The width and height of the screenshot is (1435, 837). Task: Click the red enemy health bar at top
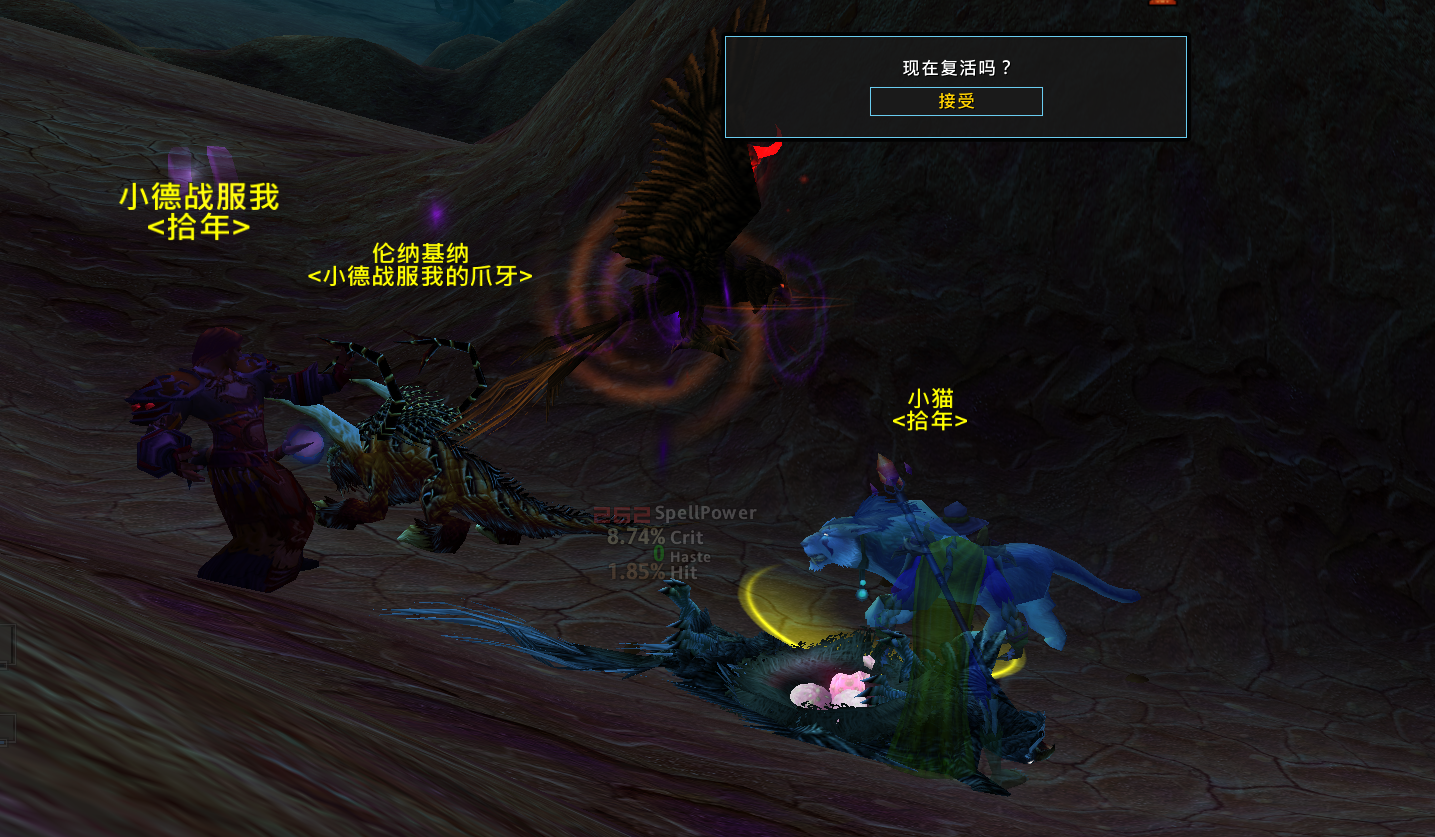pyautogui.click(x=1160, y=4)
